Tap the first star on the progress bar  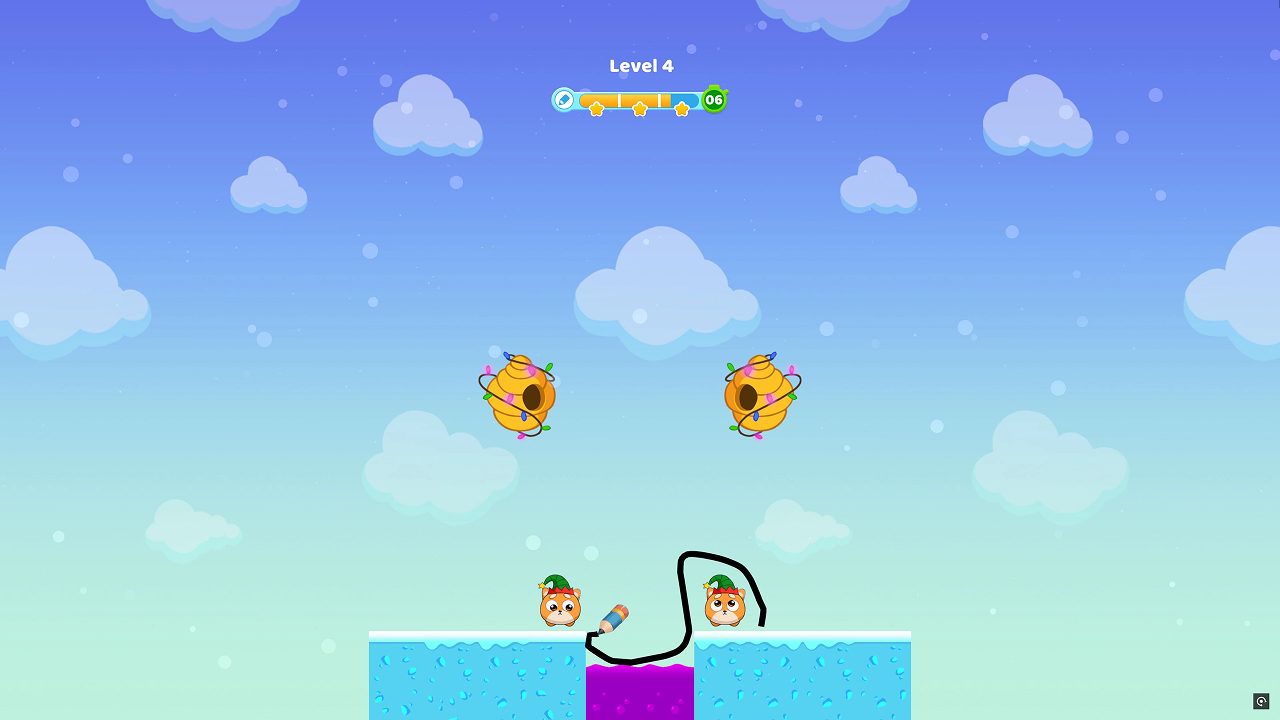pos(597,107)
